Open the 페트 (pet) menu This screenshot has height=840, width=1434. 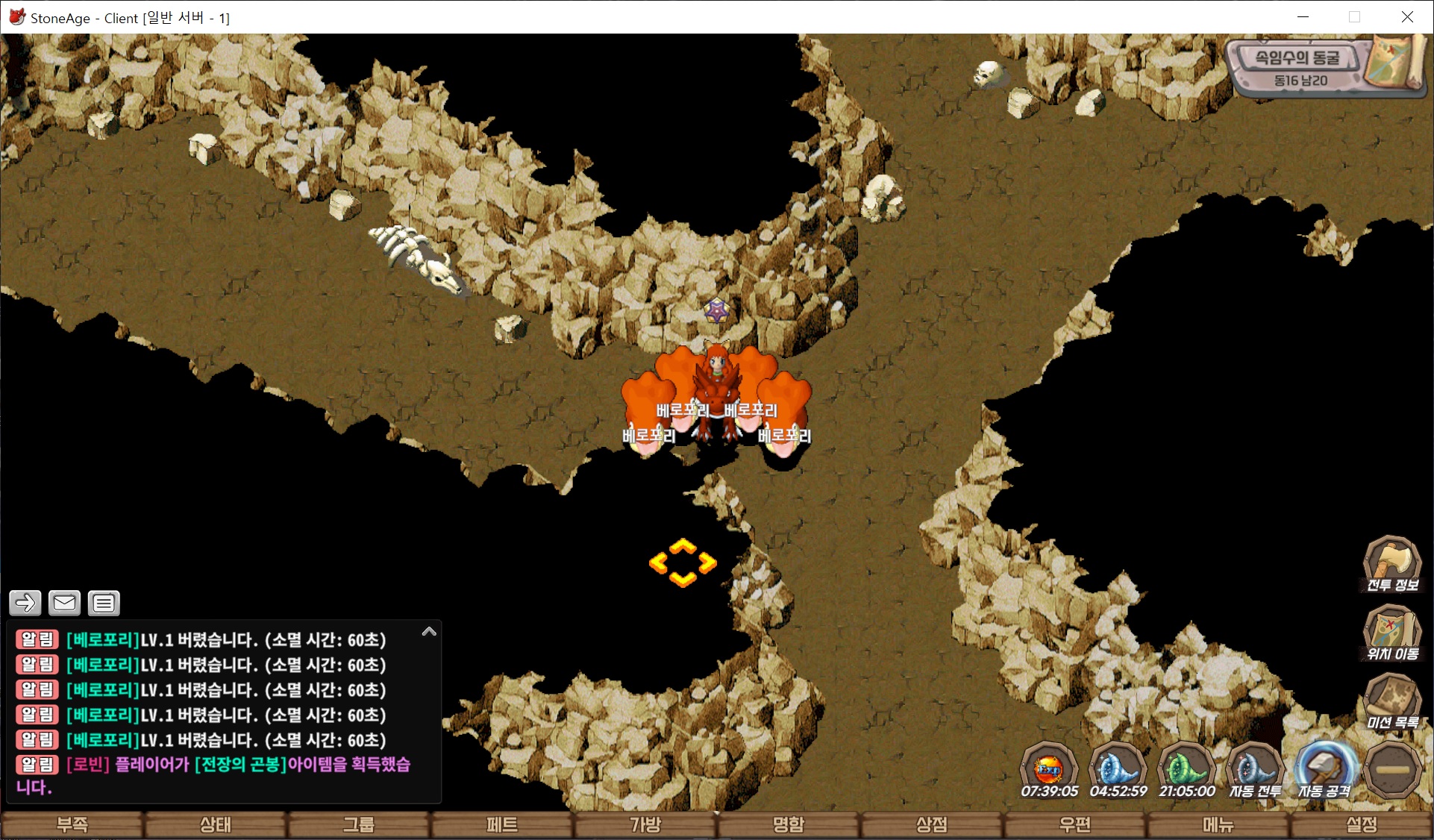click(x=501, y=824)
